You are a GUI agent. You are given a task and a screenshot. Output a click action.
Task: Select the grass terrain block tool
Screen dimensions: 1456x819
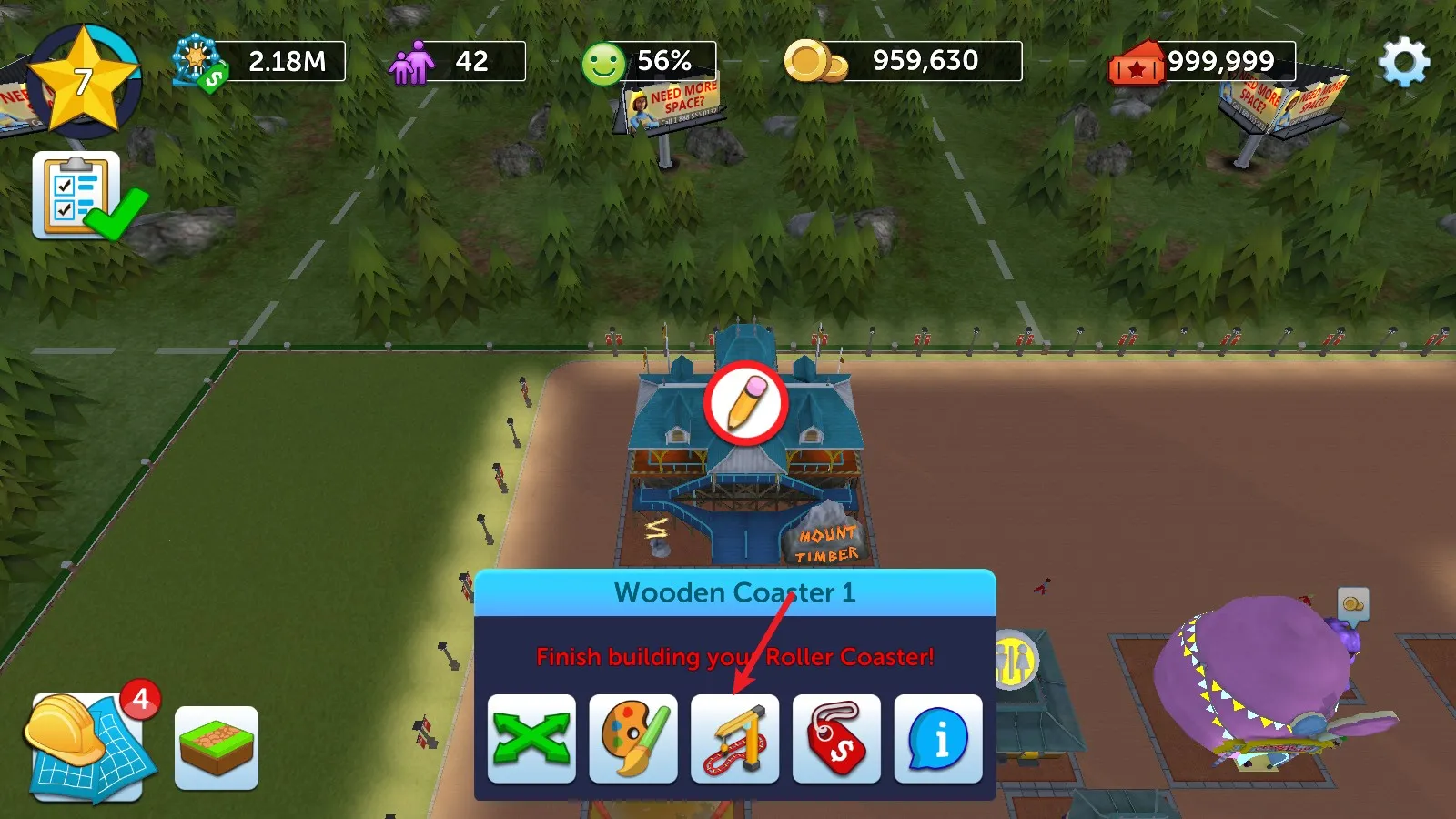tap(217, 748)
